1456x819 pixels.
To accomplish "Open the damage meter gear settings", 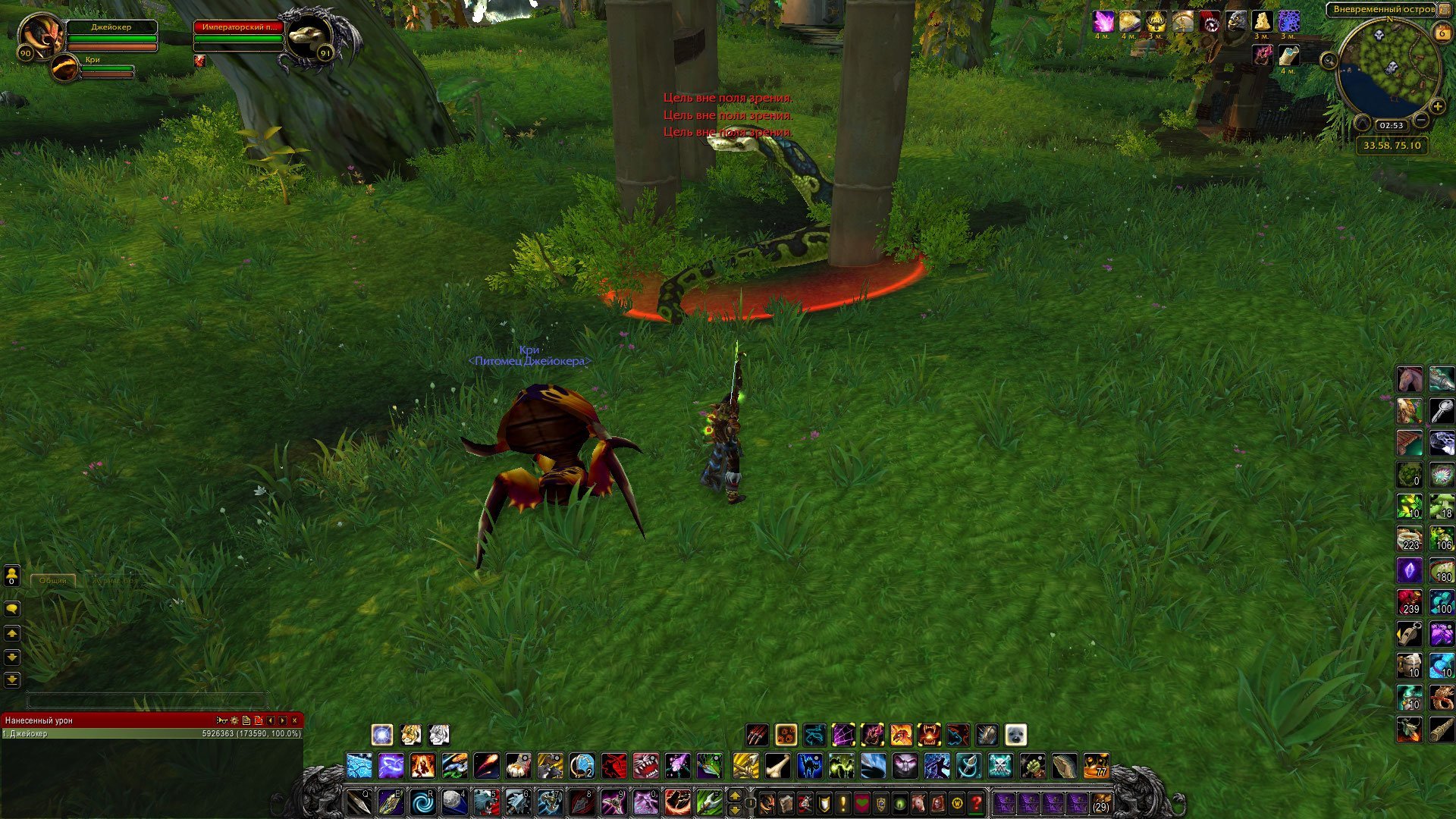I will click(x=234, y=720).
